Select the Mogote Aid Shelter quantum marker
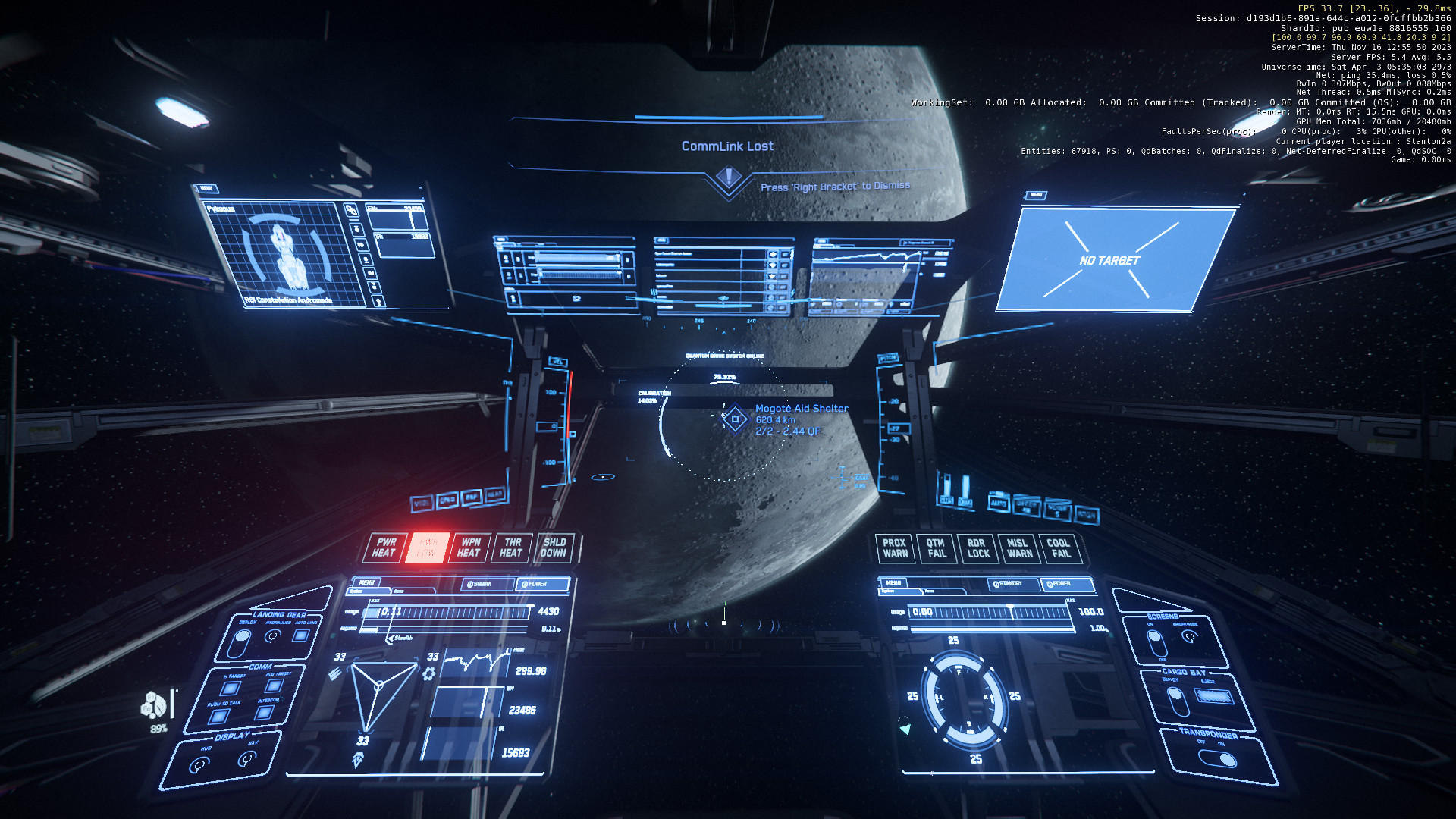 pyautogui.click(x=735, y=419)
